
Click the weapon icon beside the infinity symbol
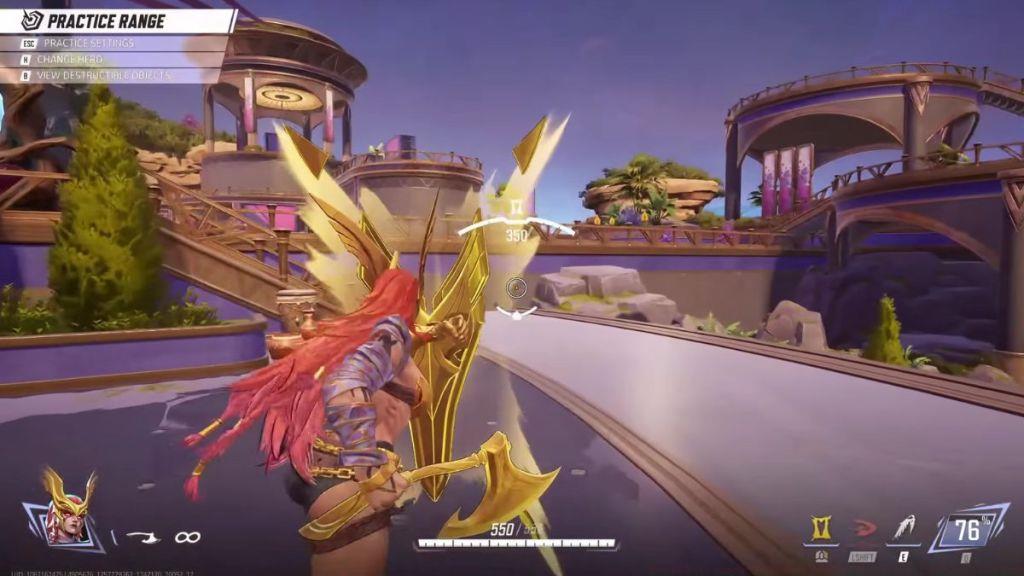[x=143, y=538]
